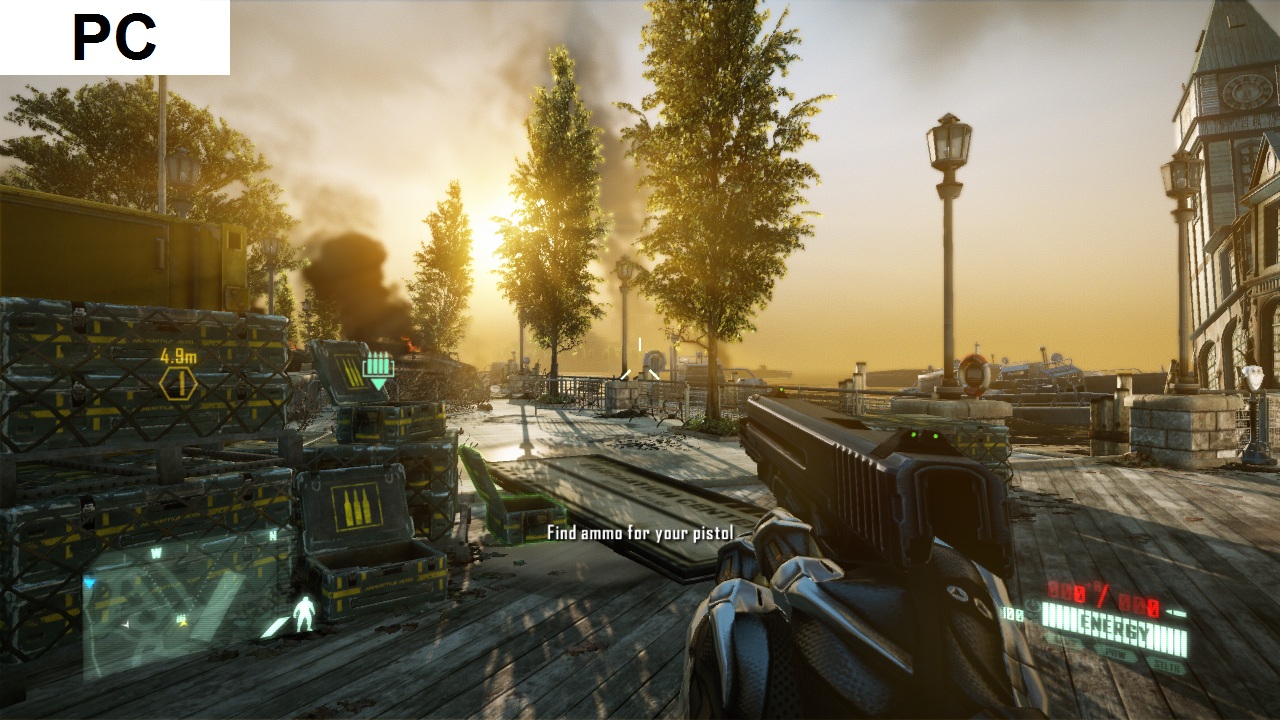This screenshot has width=1280, height=720.
Task: Click the white PC label overlay
Action: [x=115, y=37]
